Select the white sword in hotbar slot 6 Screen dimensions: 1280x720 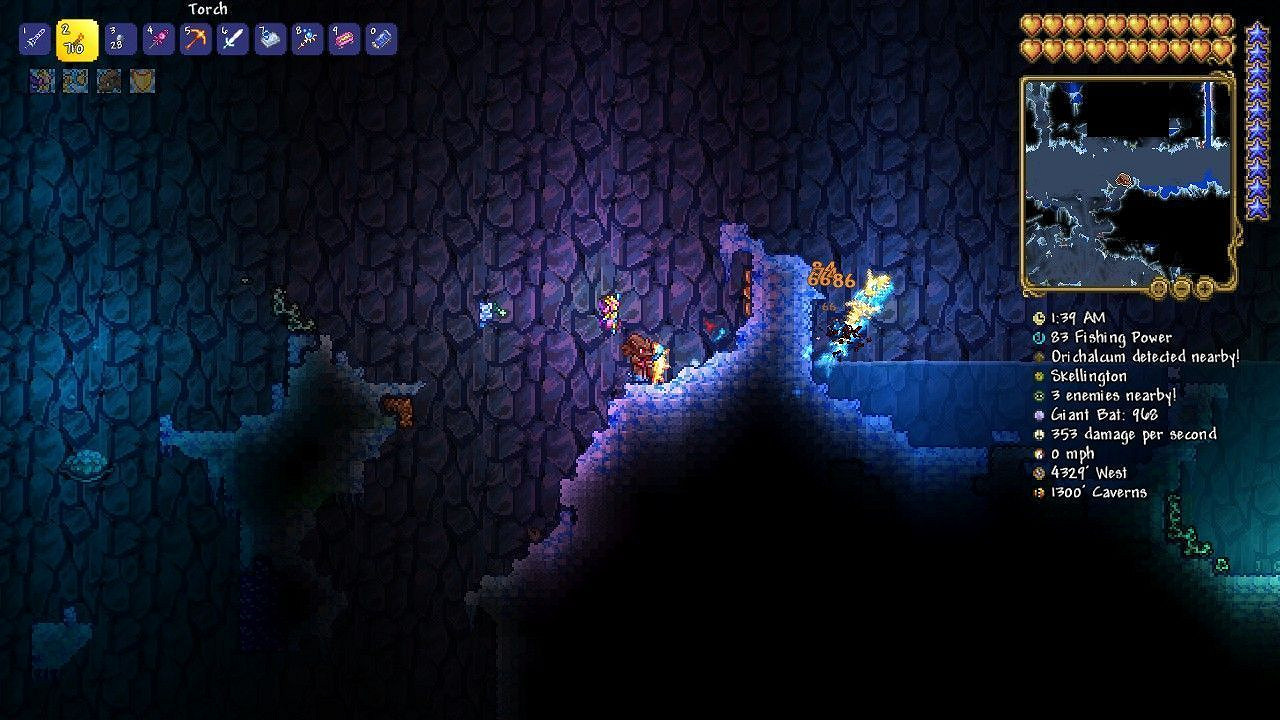tap(233, 40)
